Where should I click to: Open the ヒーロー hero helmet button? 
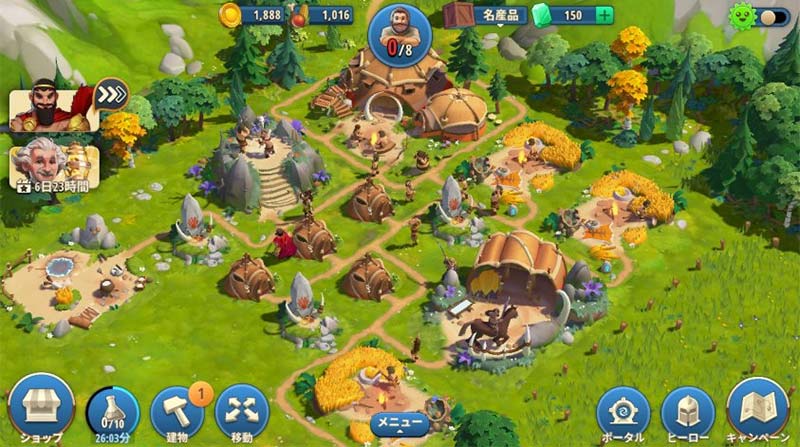(x=687, y=412)
